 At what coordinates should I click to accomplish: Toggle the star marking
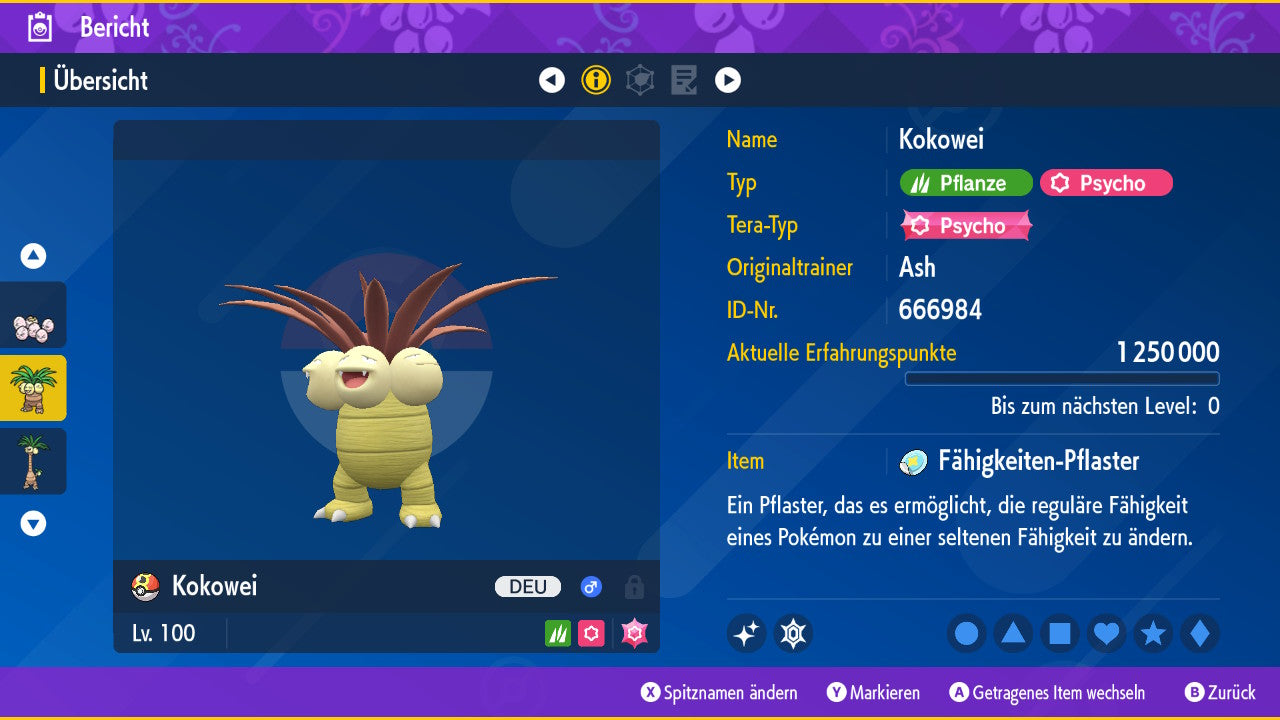coord(1153,634)
